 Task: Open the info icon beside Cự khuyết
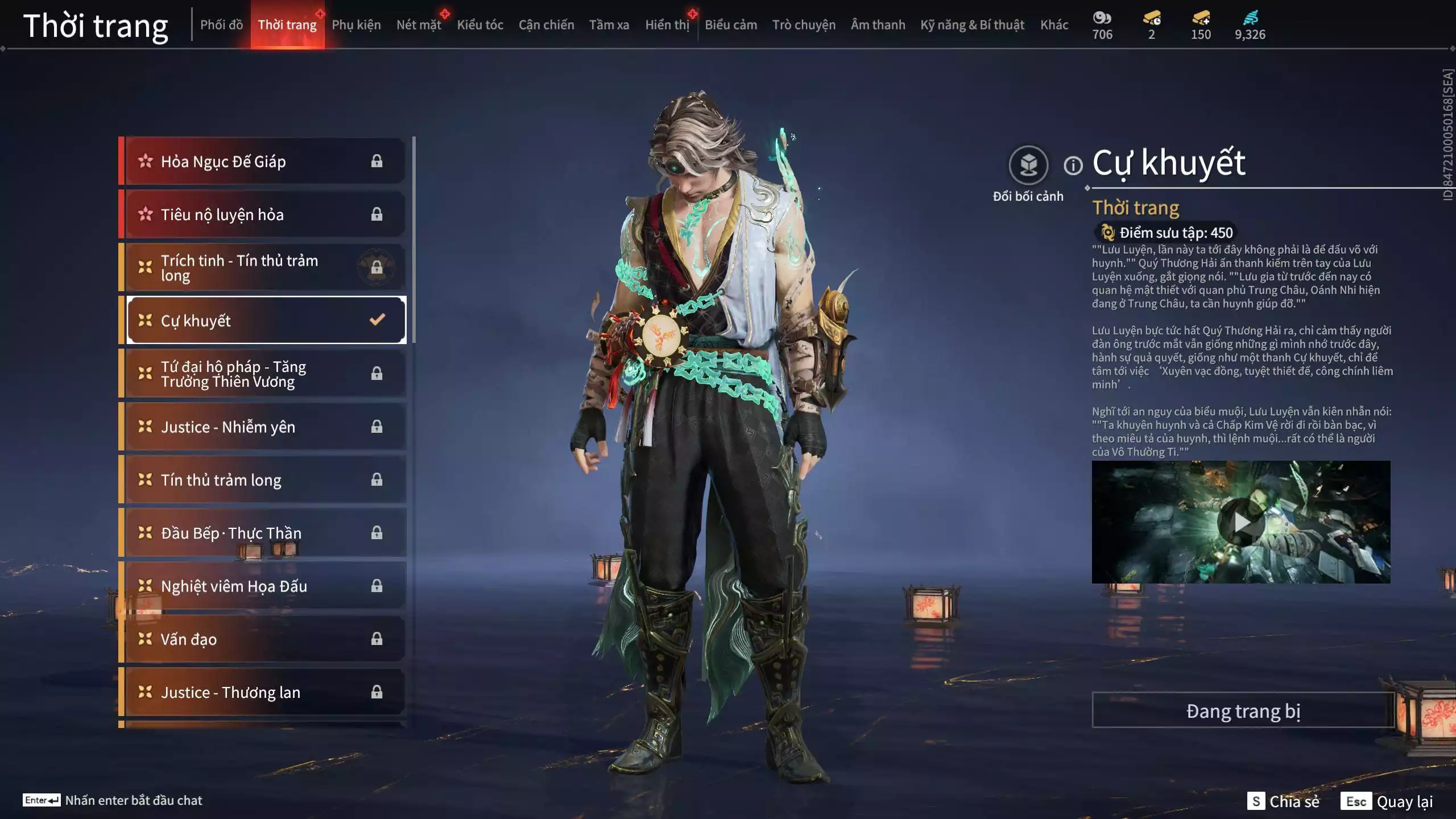1073,166
